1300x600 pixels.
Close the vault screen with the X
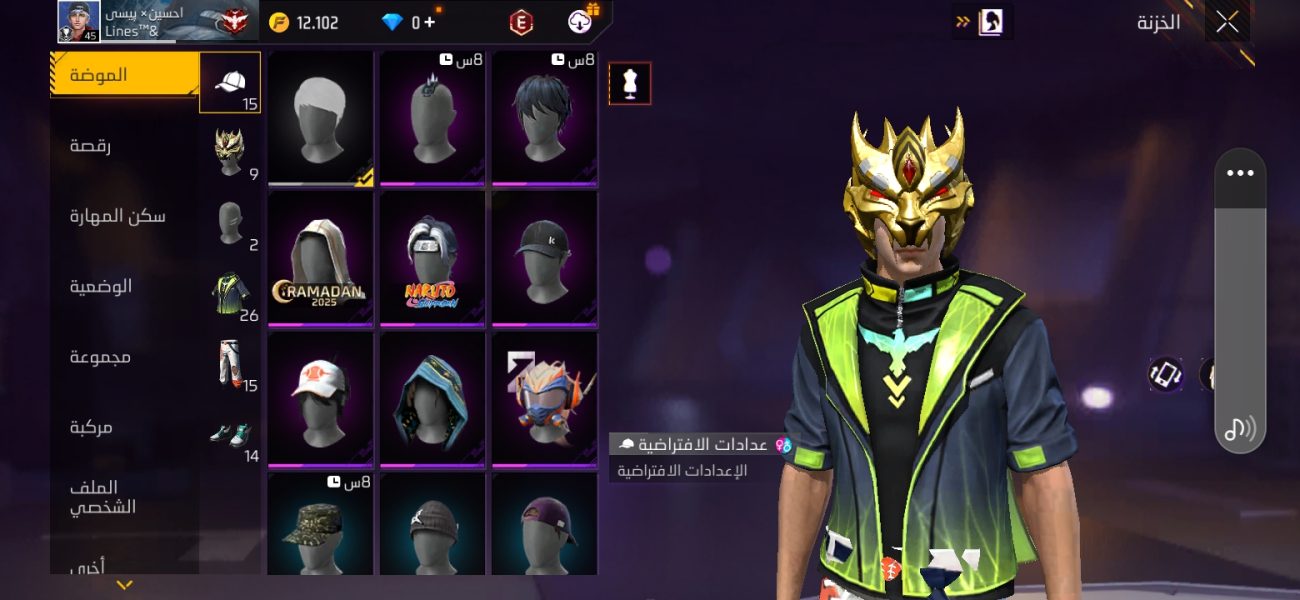point(1227,22)
